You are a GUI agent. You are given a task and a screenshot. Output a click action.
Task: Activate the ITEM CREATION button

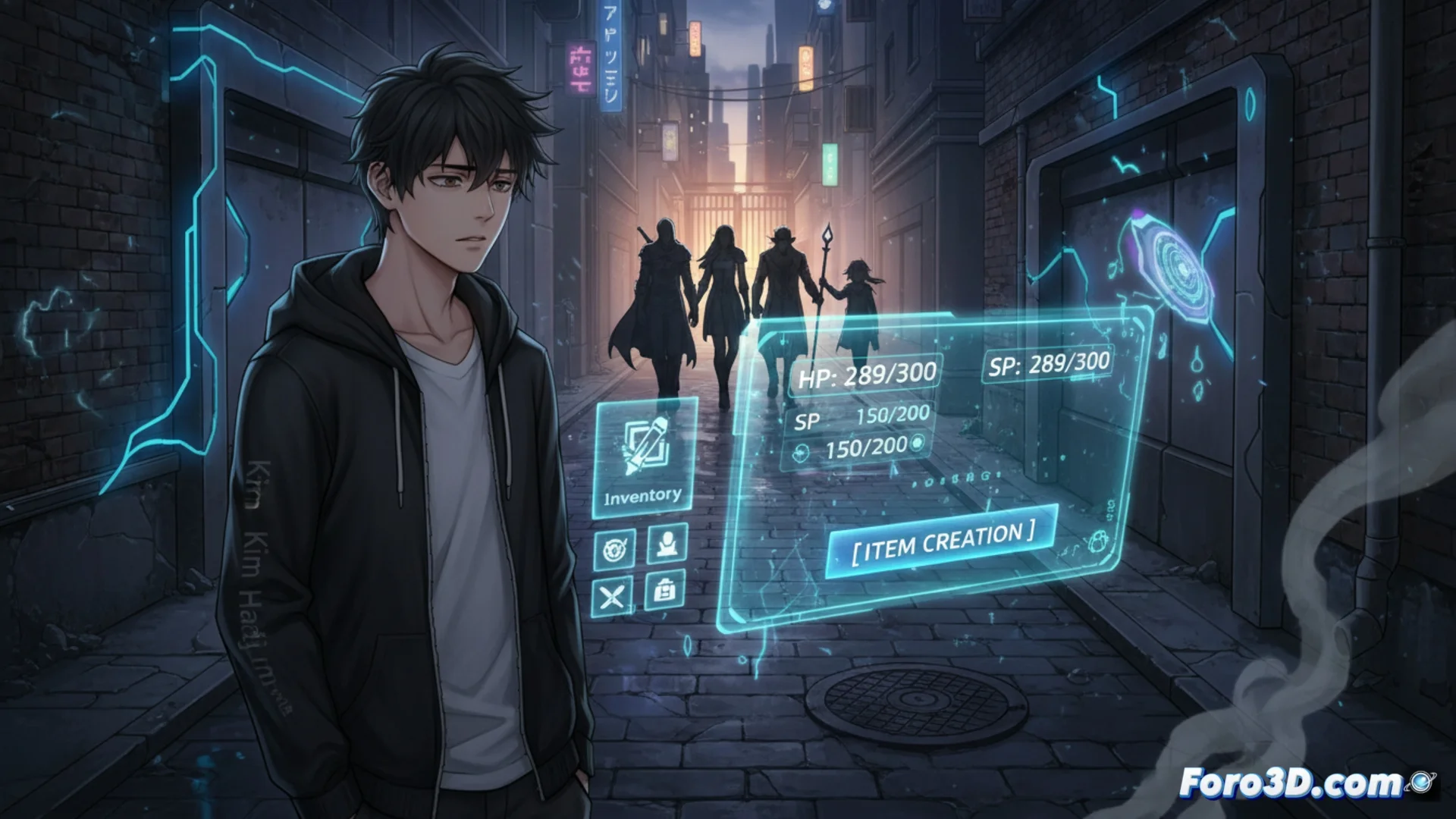click(x=941, y=541)
